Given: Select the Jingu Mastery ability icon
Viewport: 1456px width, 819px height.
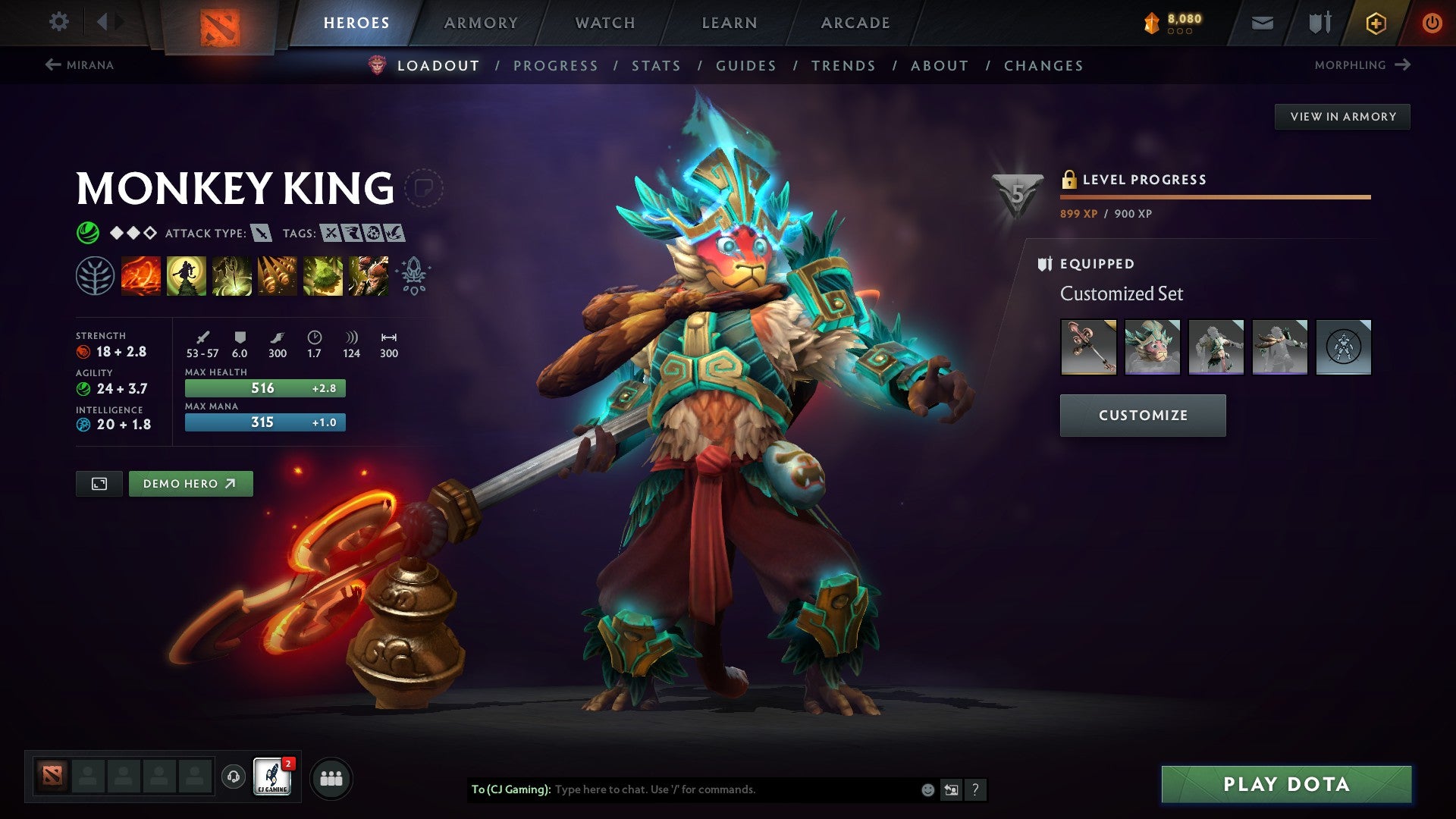Looking at the screenshot, I should (x=277, y=275).
